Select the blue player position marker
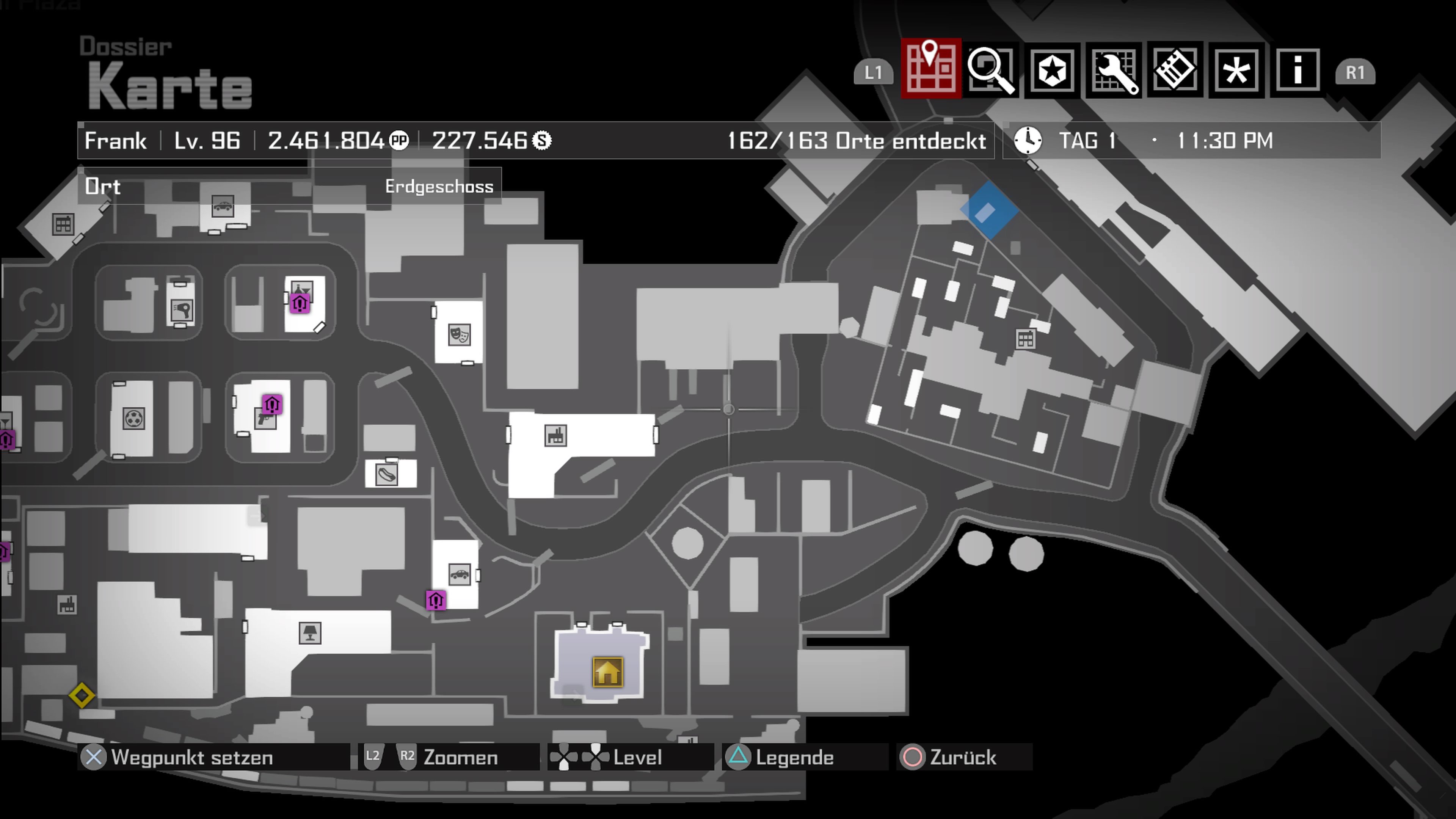1456x819 pixels. point(989,210)
